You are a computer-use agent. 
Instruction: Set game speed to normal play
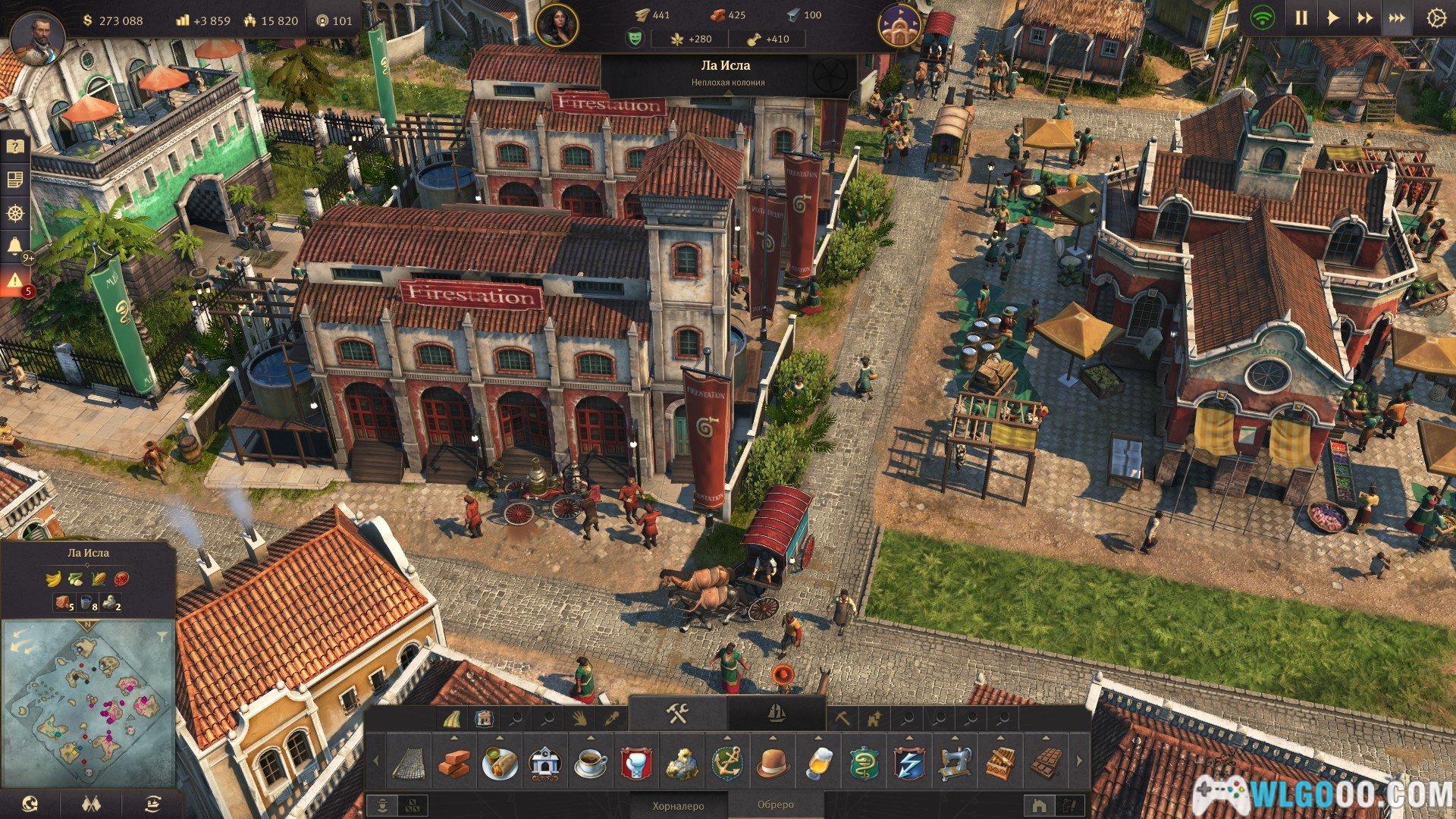pyautogui.click(x=1332, y=18)
